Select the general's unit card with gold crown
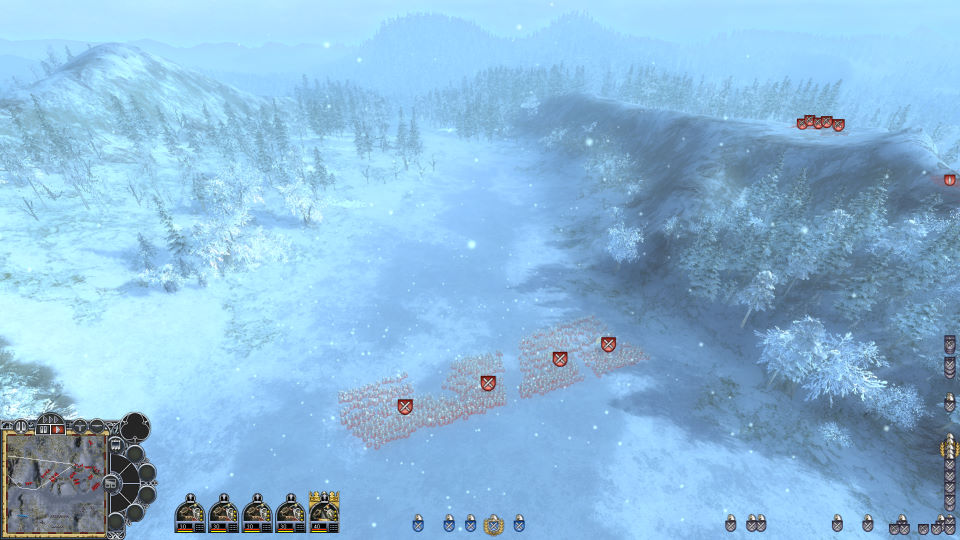Screen dimensions: 960x540 [x=324, y=512]
